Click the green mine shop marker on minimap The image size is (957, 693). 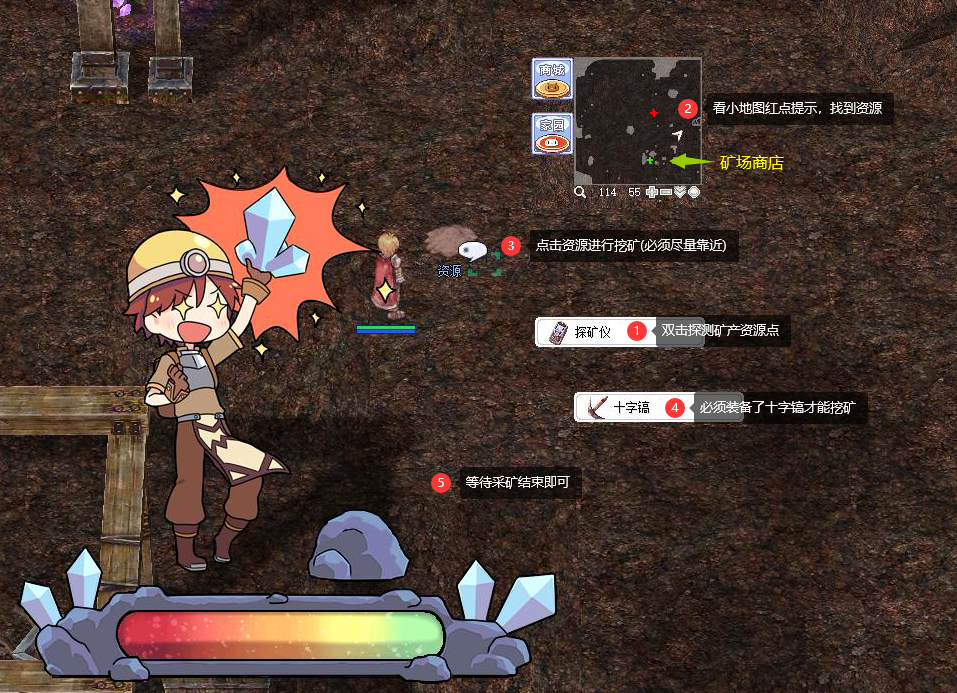[x=650, y=160]
